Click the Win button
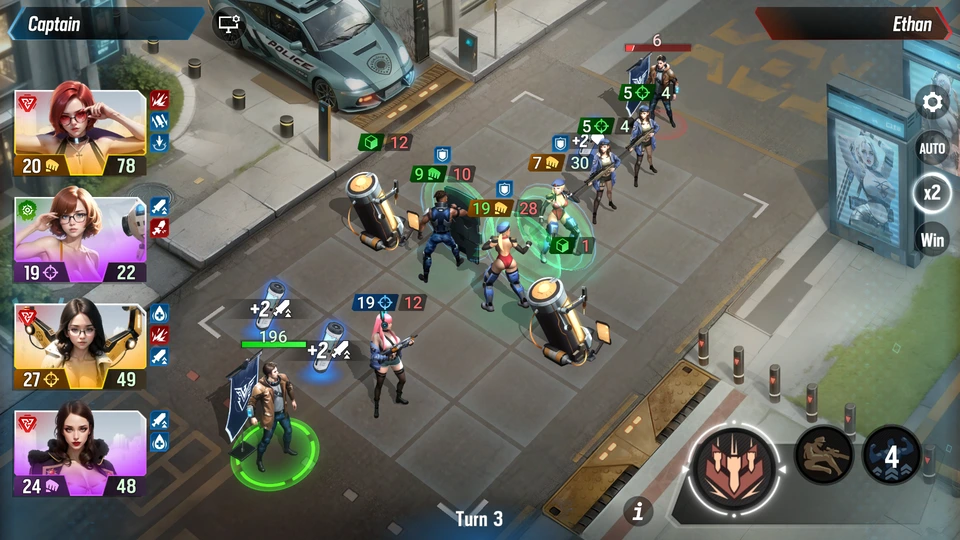Screen dimensions: 960x540 tap(932, 240)
